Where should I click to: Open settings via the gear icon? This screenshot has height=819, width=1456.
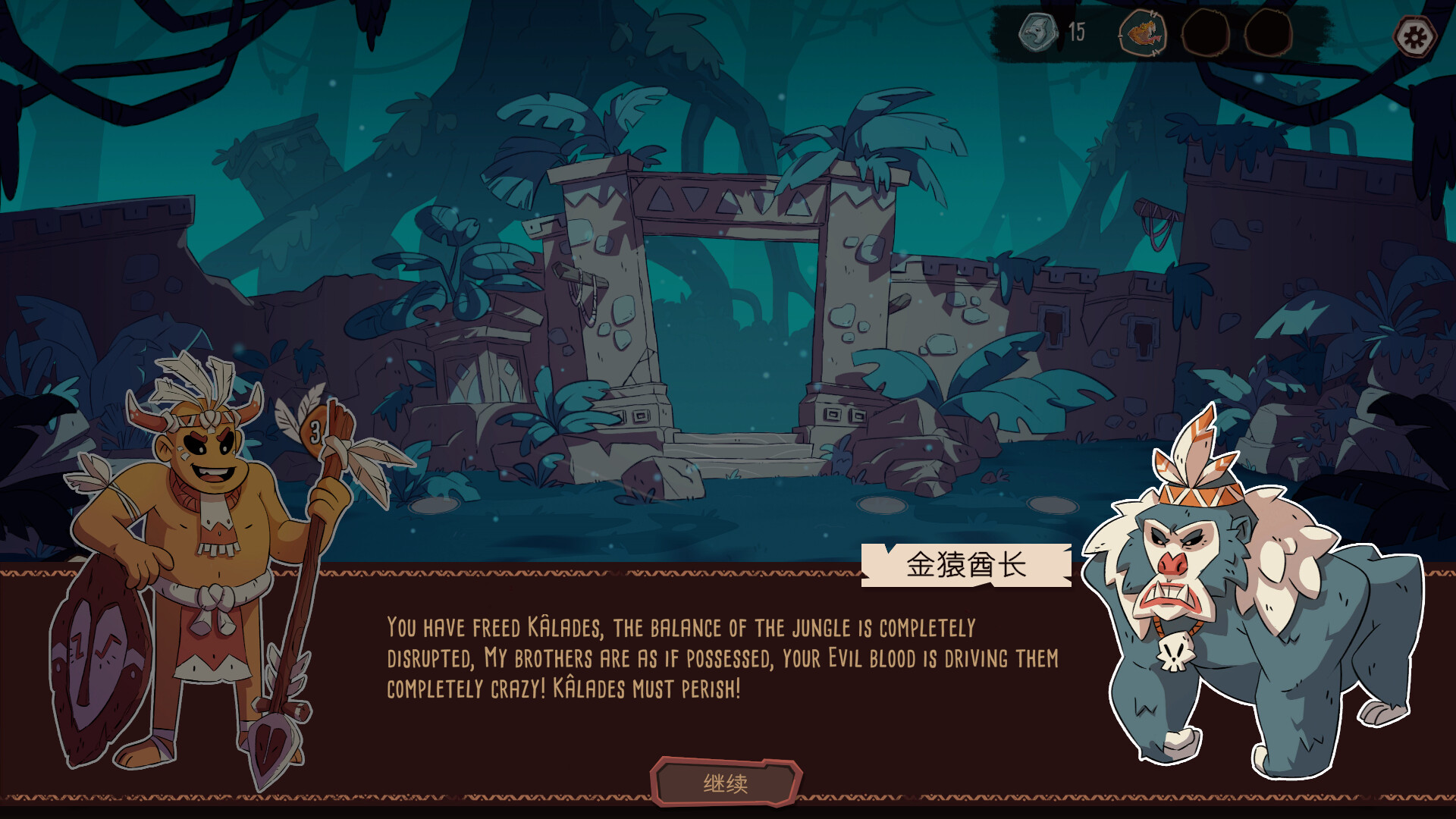click(x=1414, y=37)
